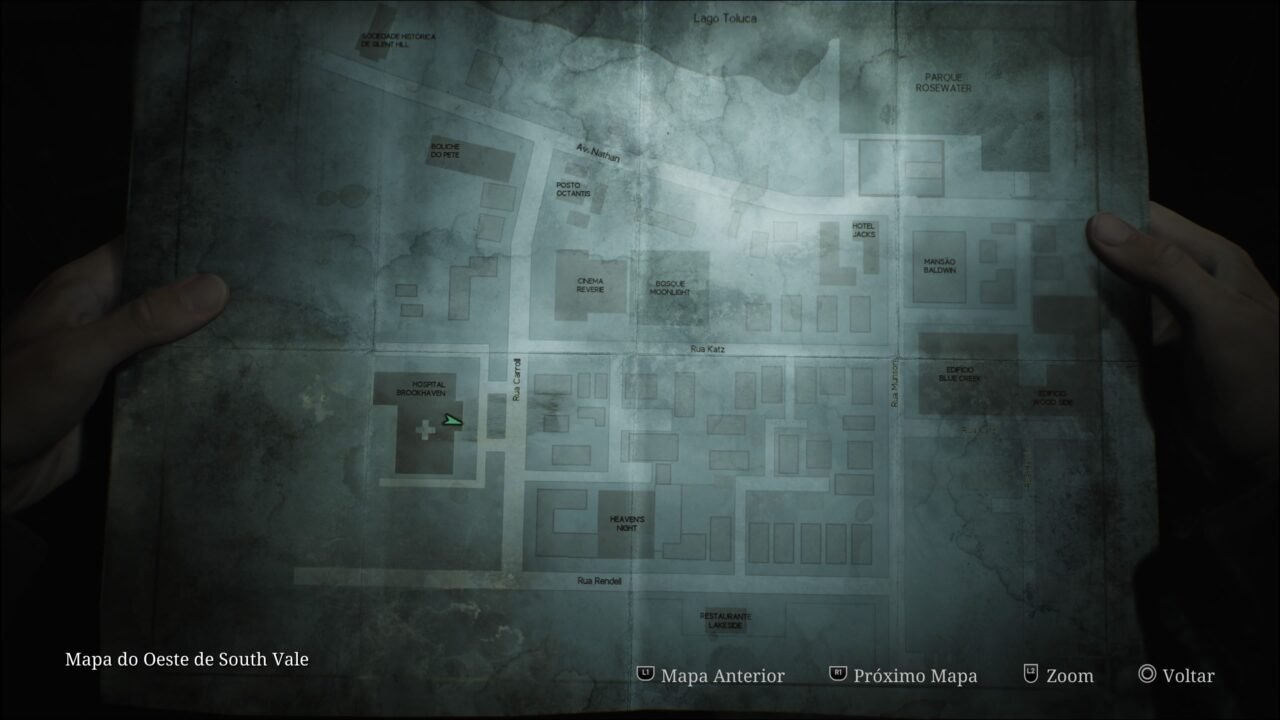Activate the Zoom option
Image resolution: width=1280 pixels, height=720 pixels.
pos(1069,676)
